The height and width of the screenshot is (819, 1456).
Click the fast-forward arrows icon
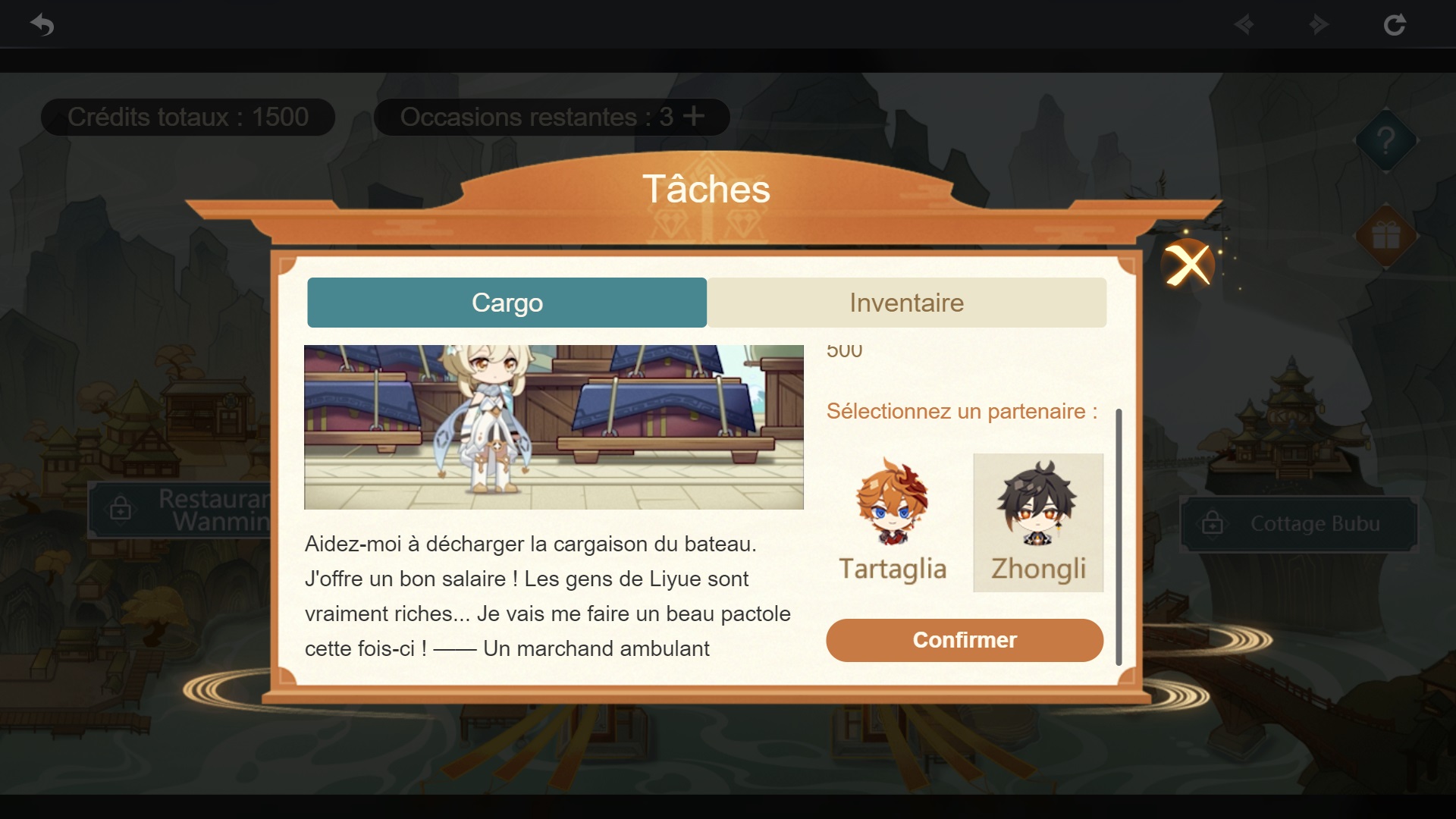point(1317,24)
